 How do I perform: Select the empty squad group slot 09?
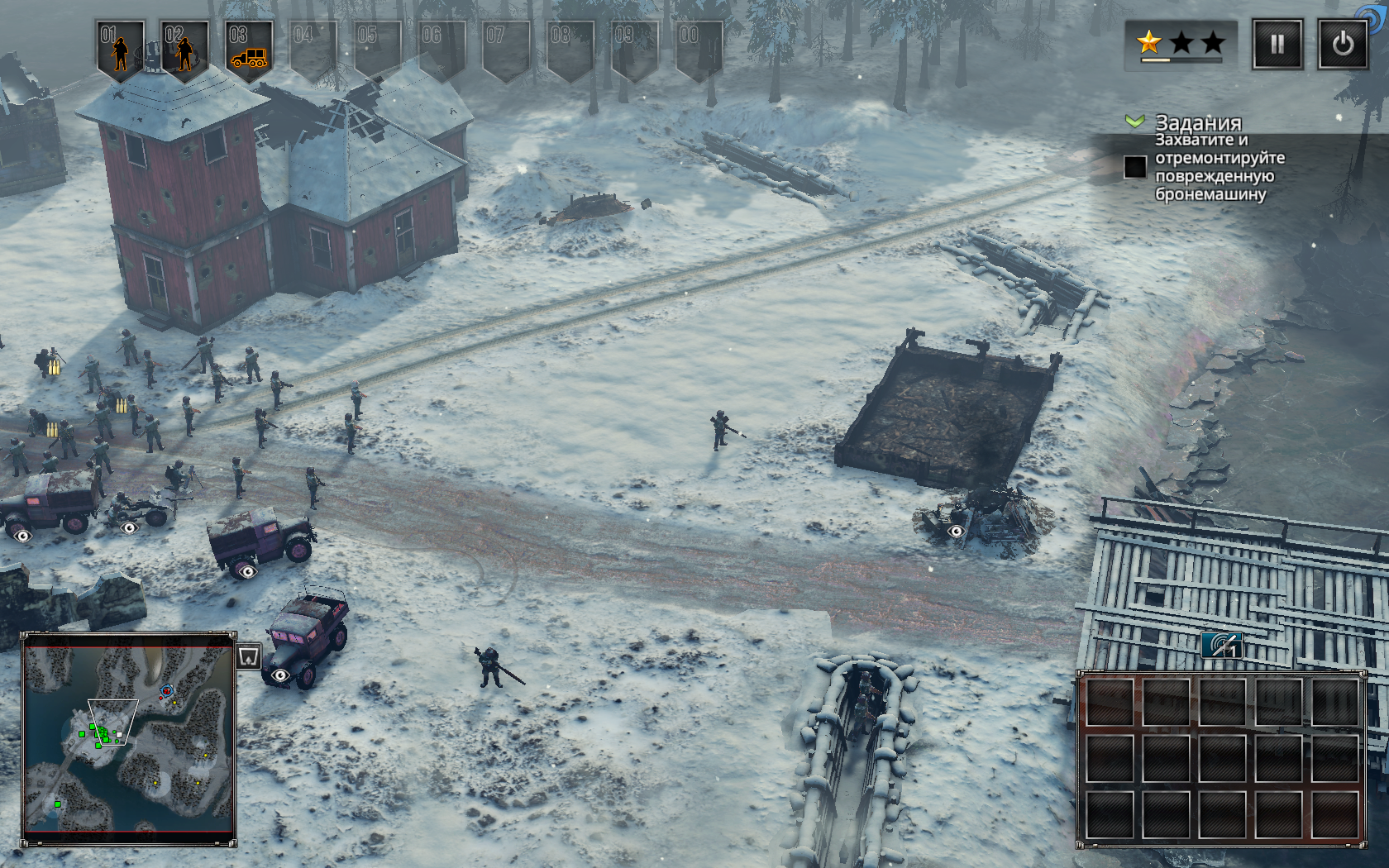(634, 50)
